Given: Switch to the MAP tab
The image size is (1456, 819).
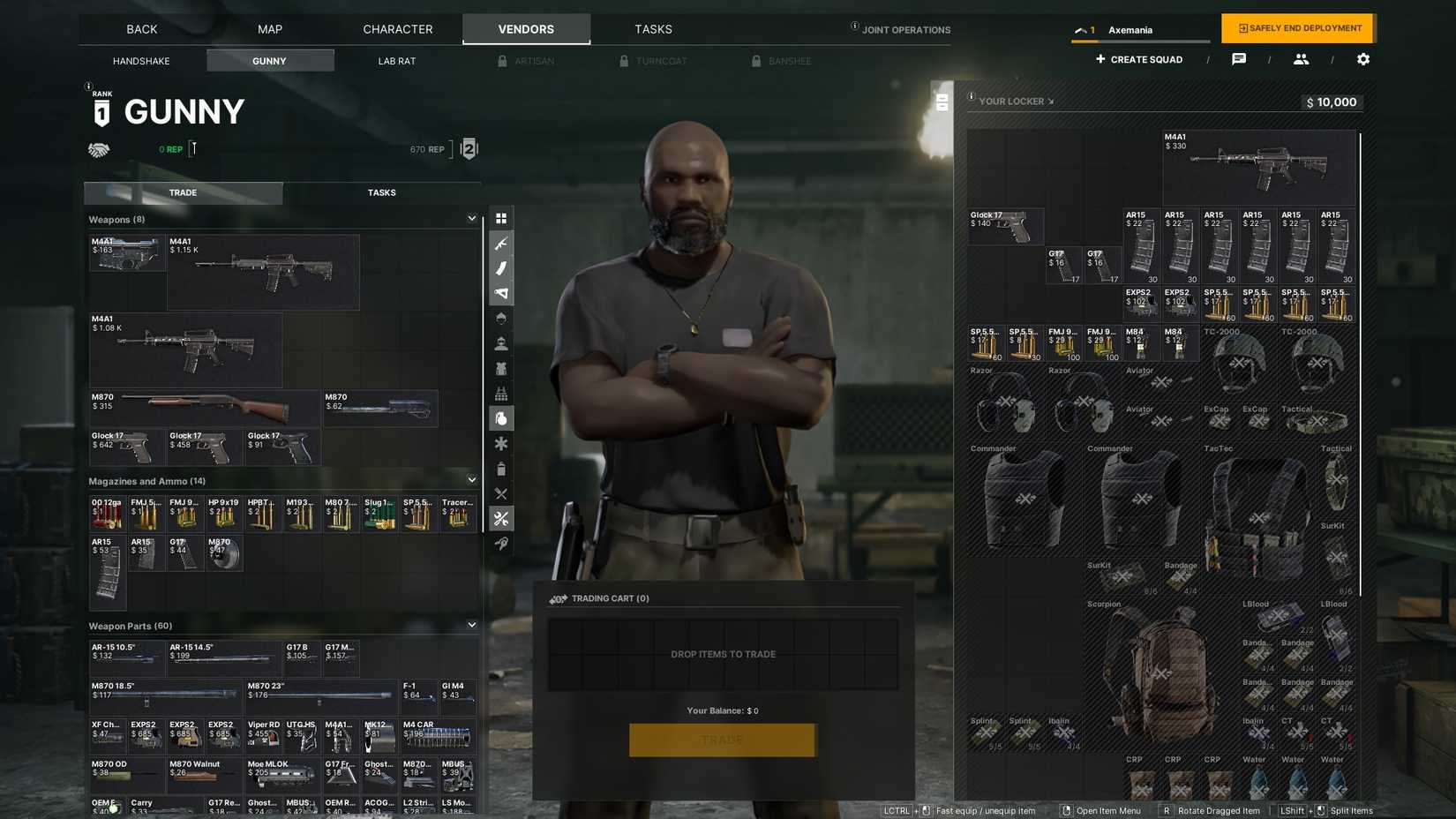Looking at the screenshot, I should click(269, 28).
